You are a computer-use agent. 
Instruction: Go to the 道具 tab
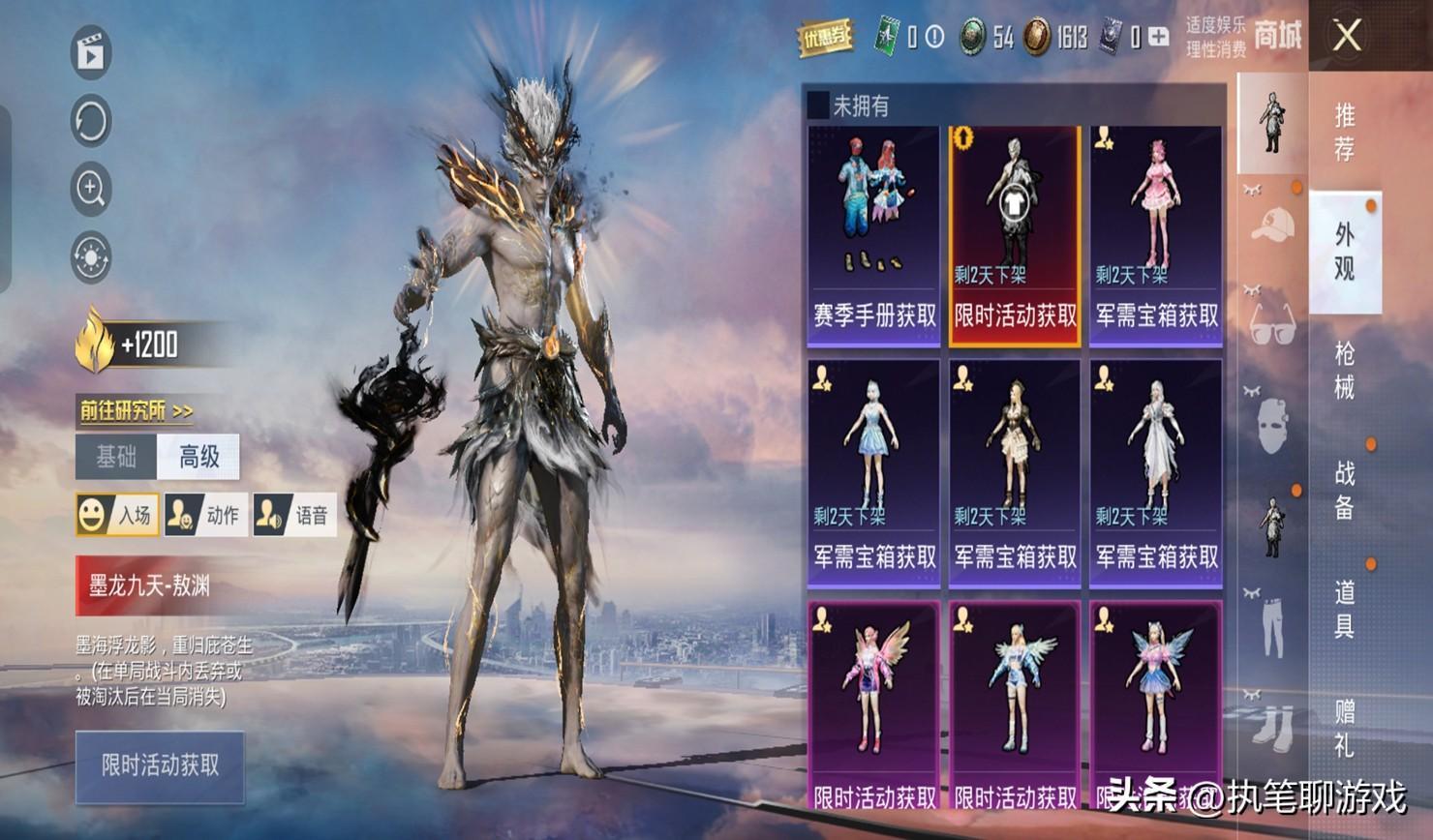(x=1345, y=609)
